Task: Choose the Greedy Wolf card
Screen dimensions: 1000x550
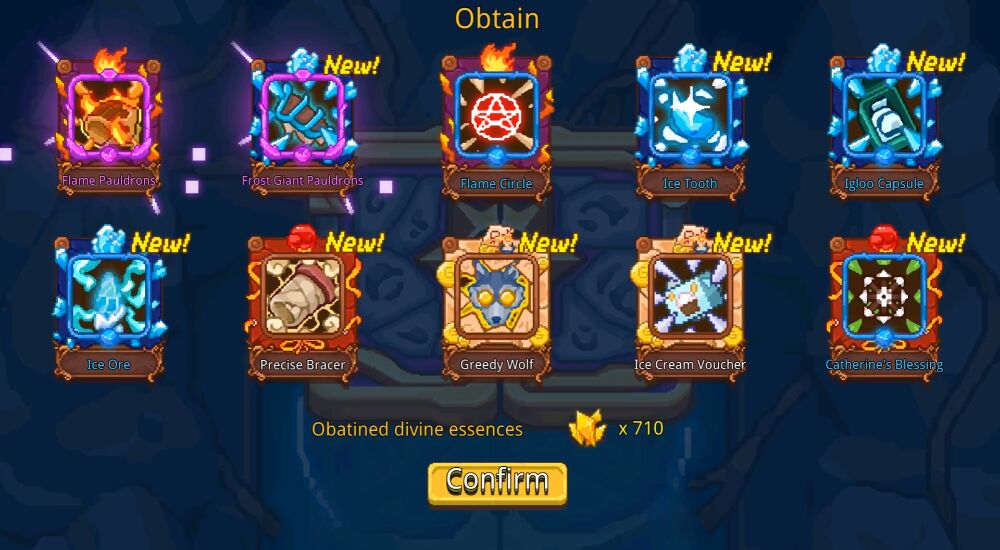Action: (496, 298)
